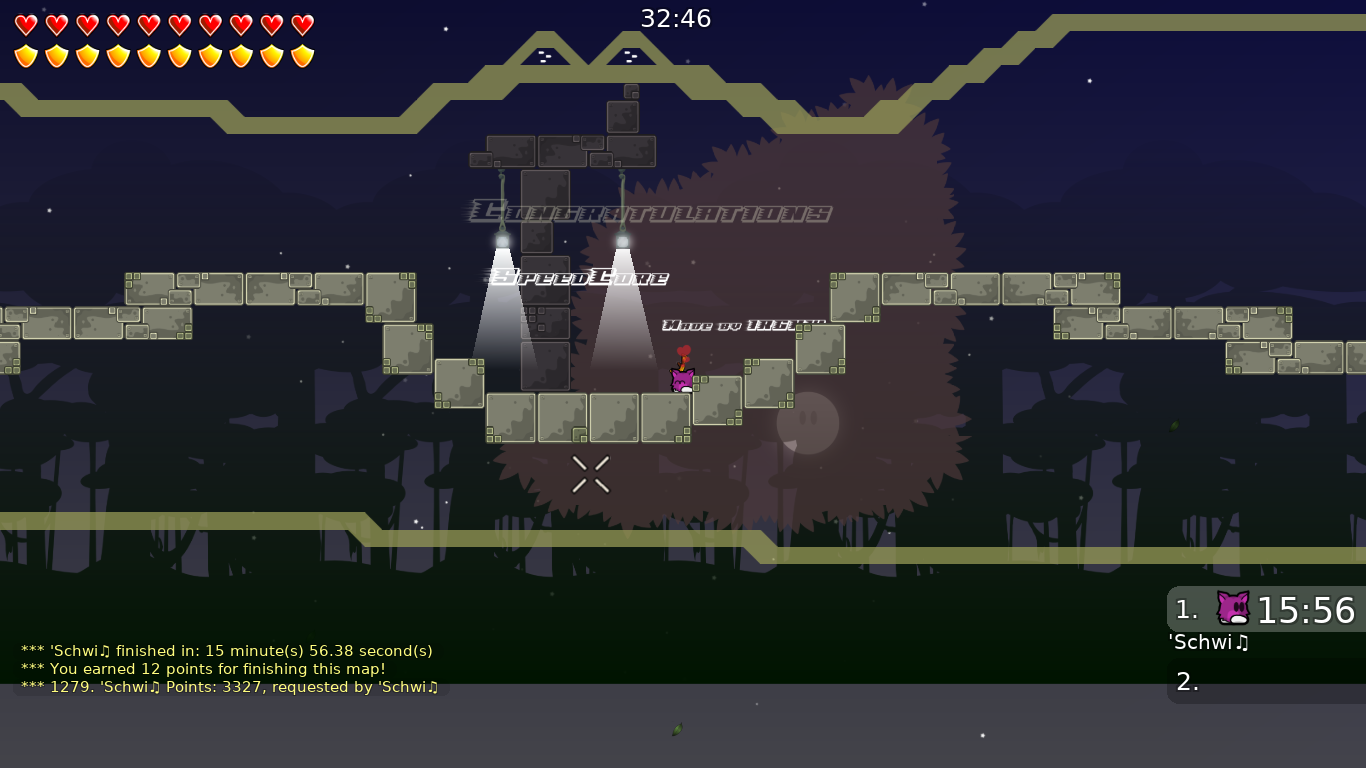The height and width of the screenshot is (768, 1366).
Task: Select the pink fox player character
Action: click(681, 381)
